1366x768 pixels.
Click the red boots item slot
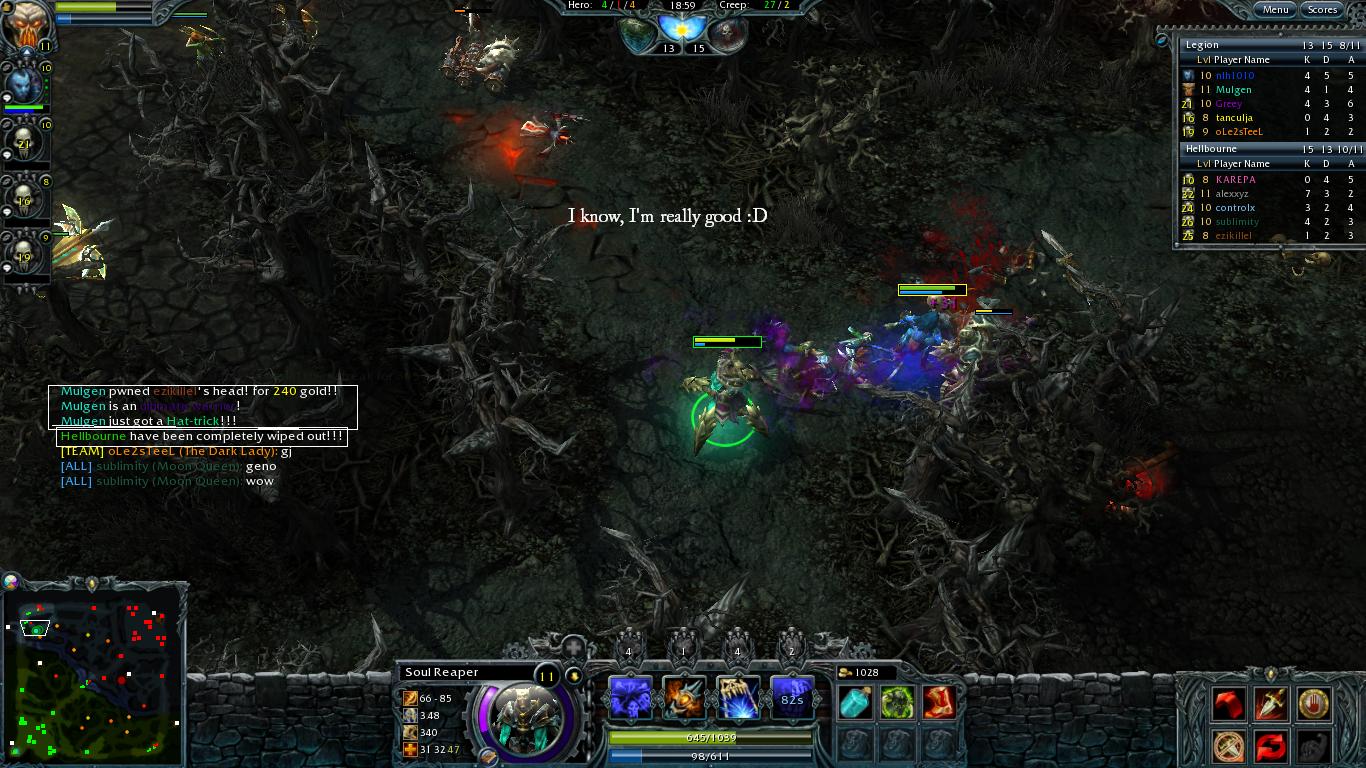pyautogui.click(x=941, y=704)
